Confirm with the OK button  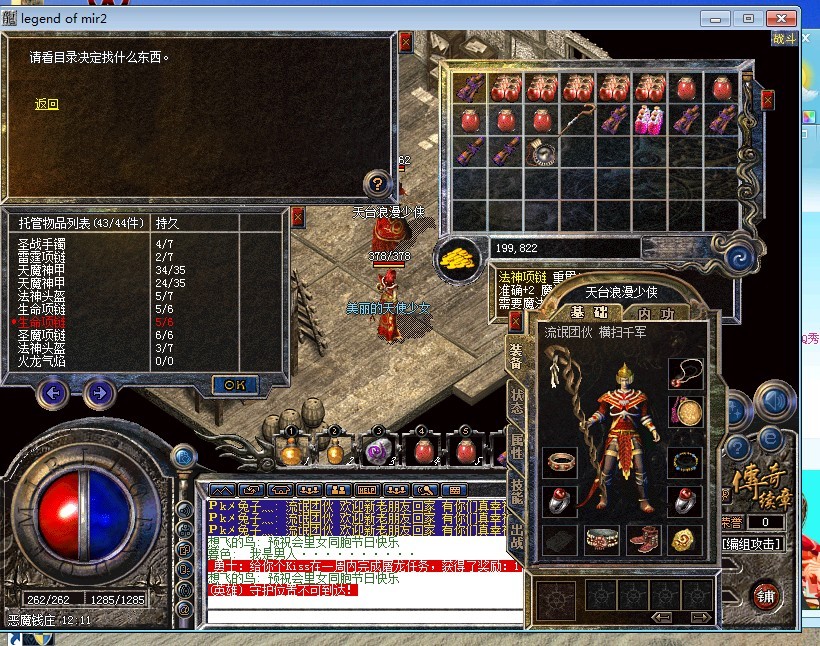234,384
